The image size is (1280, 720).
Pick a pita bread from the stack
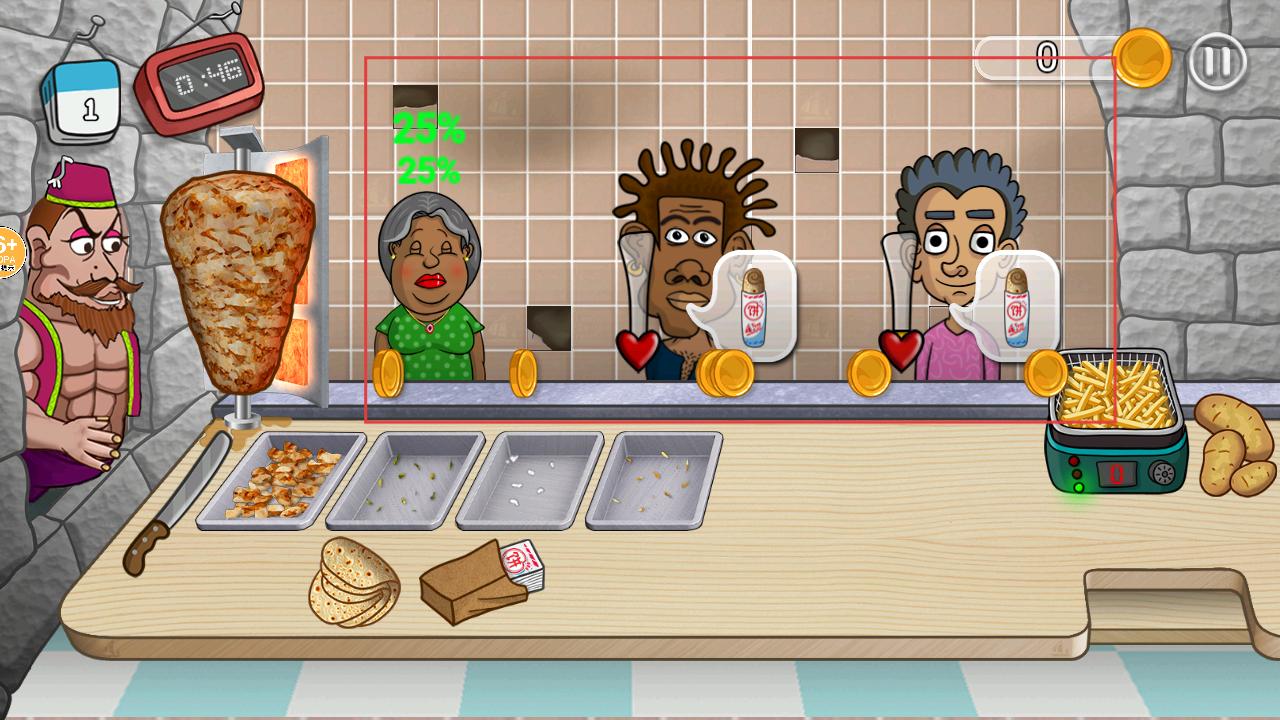[x=354, y=583]
